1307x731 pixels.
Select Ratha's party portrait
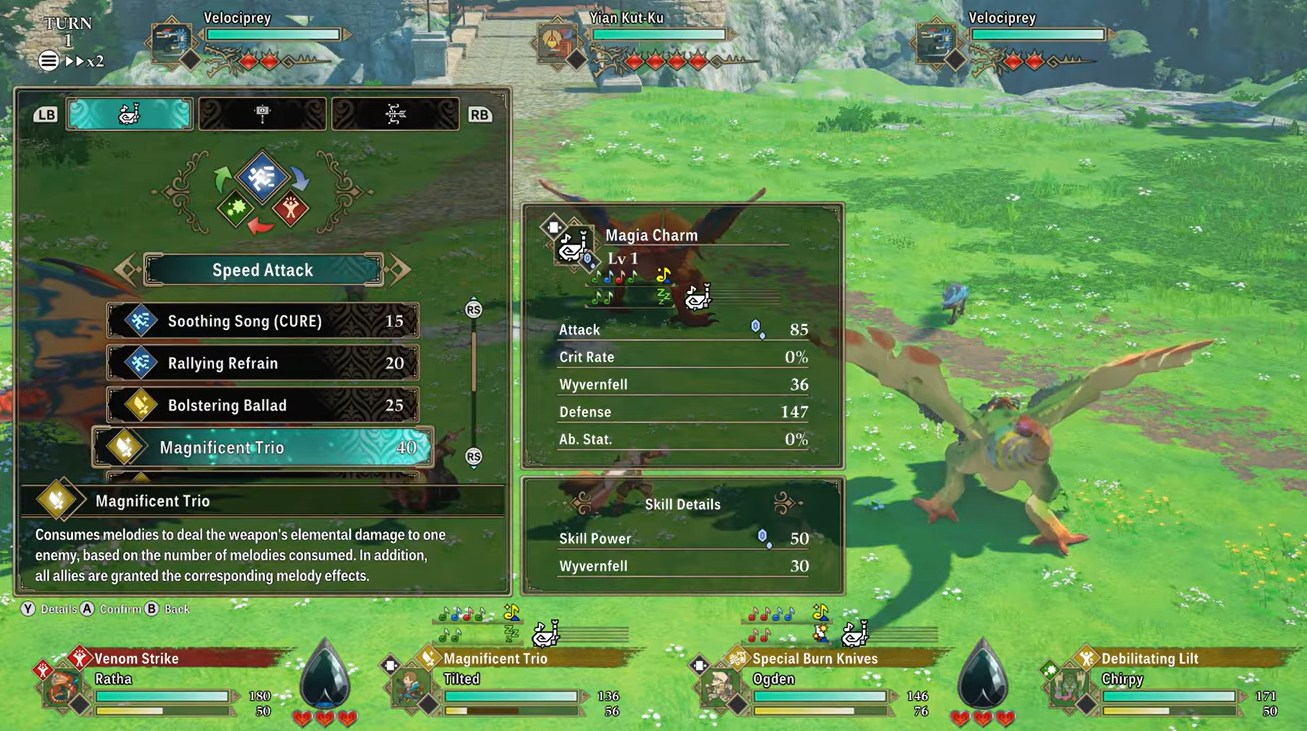tap(62, 688)
